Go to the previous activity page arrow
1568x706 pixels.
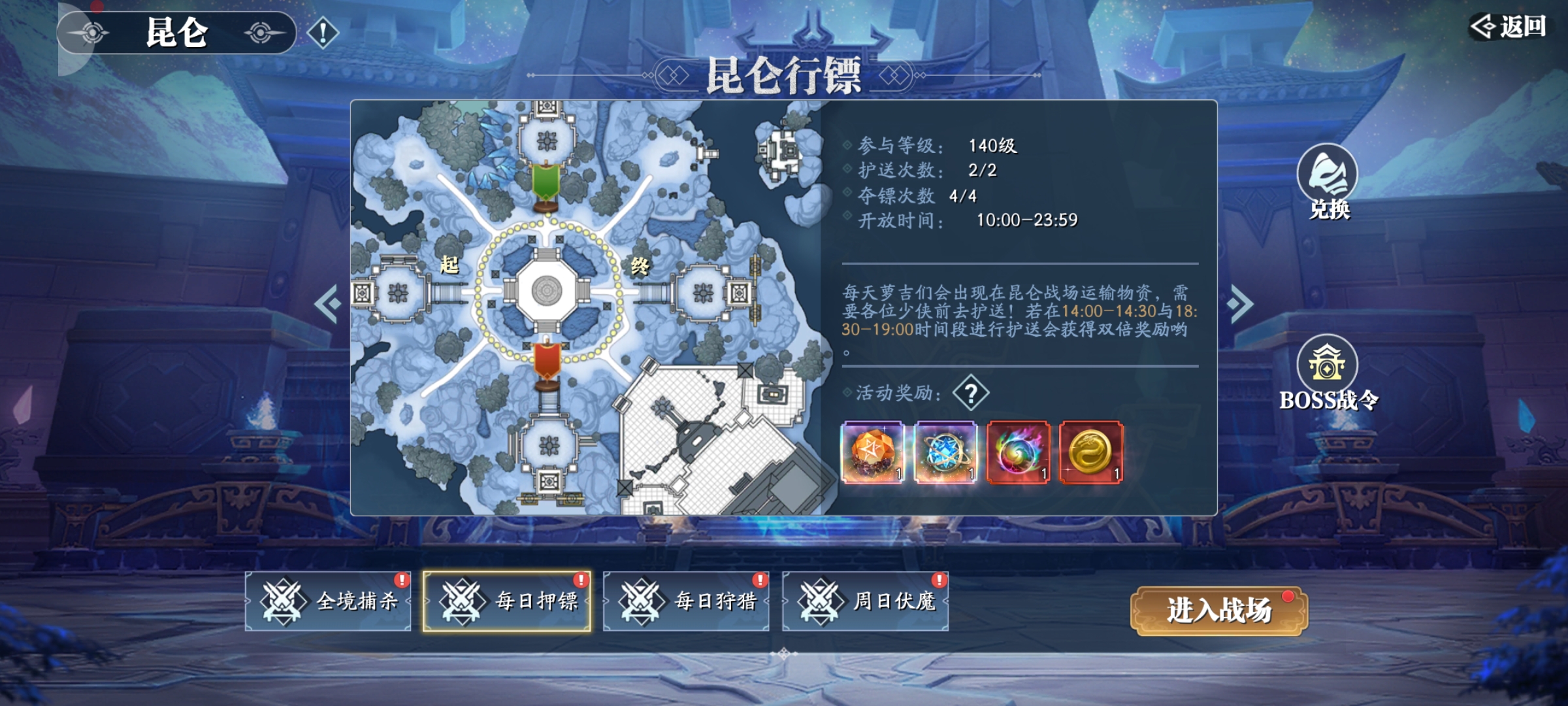click(328, 303)
